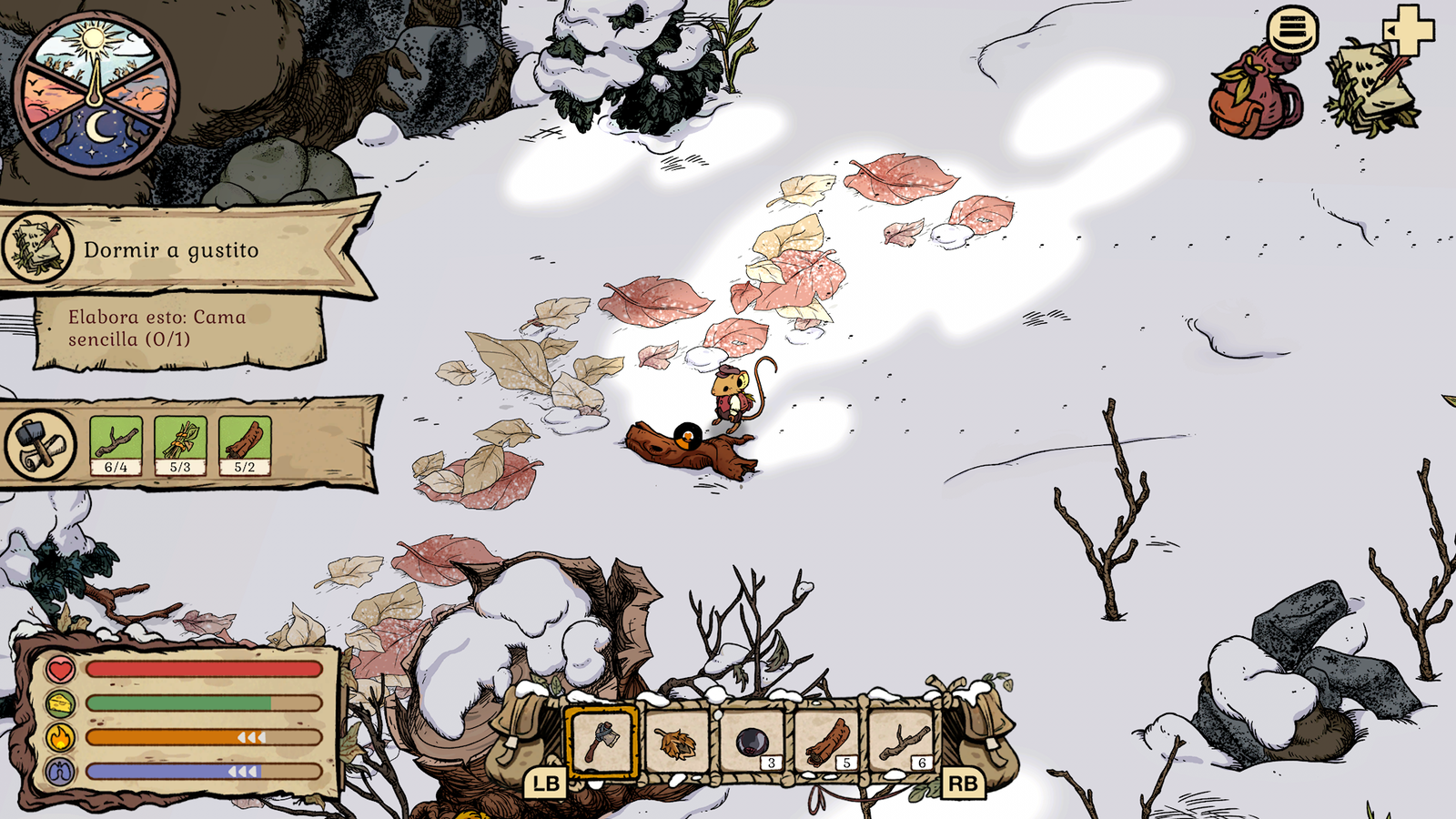The width and height of the screenshot is (1456, 819).
Task: Select the dark berry hotbar slot
Action: [x=752, y=741]
